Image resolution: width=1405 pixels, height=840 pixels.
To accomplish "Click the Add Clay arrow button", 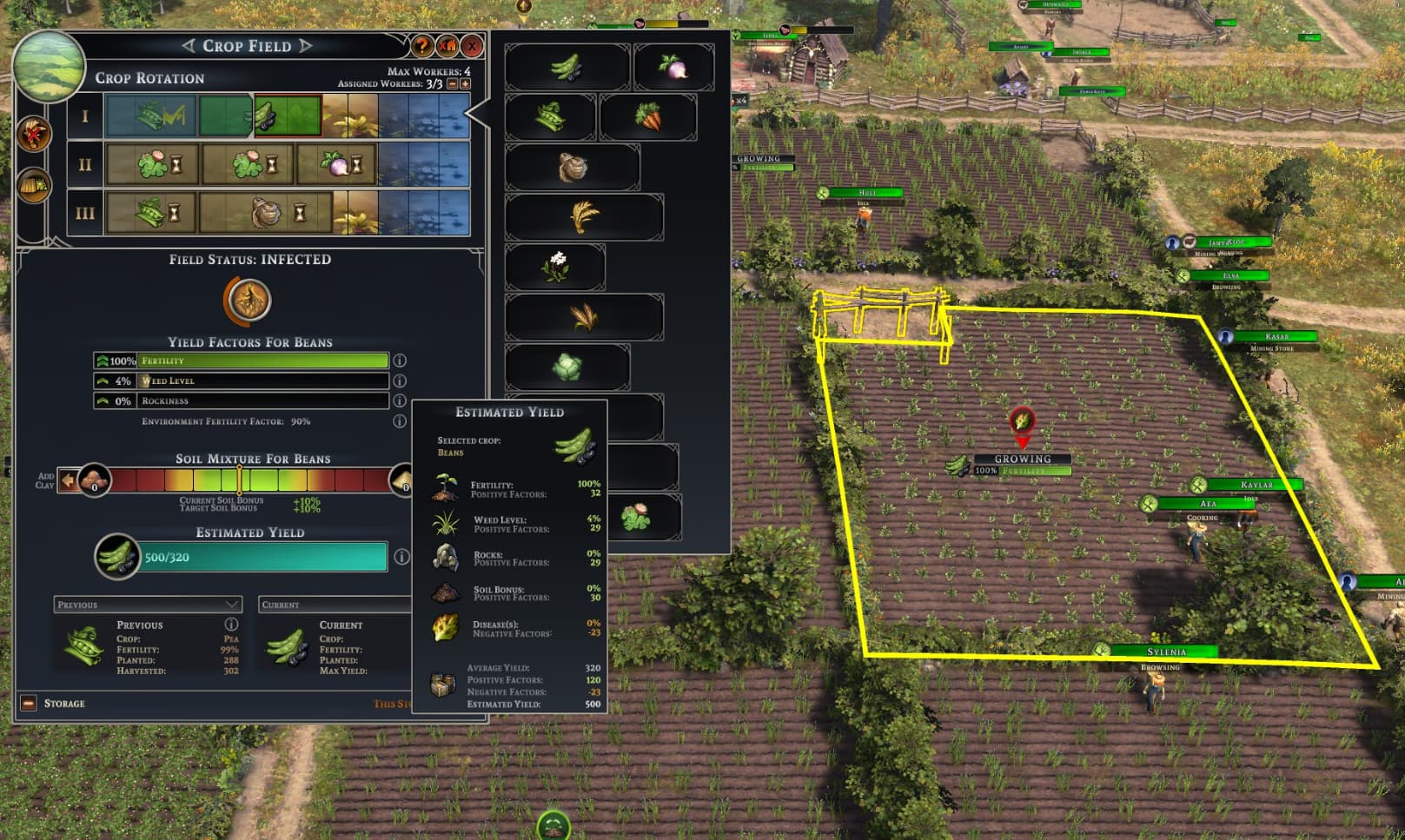I will 68,480.
